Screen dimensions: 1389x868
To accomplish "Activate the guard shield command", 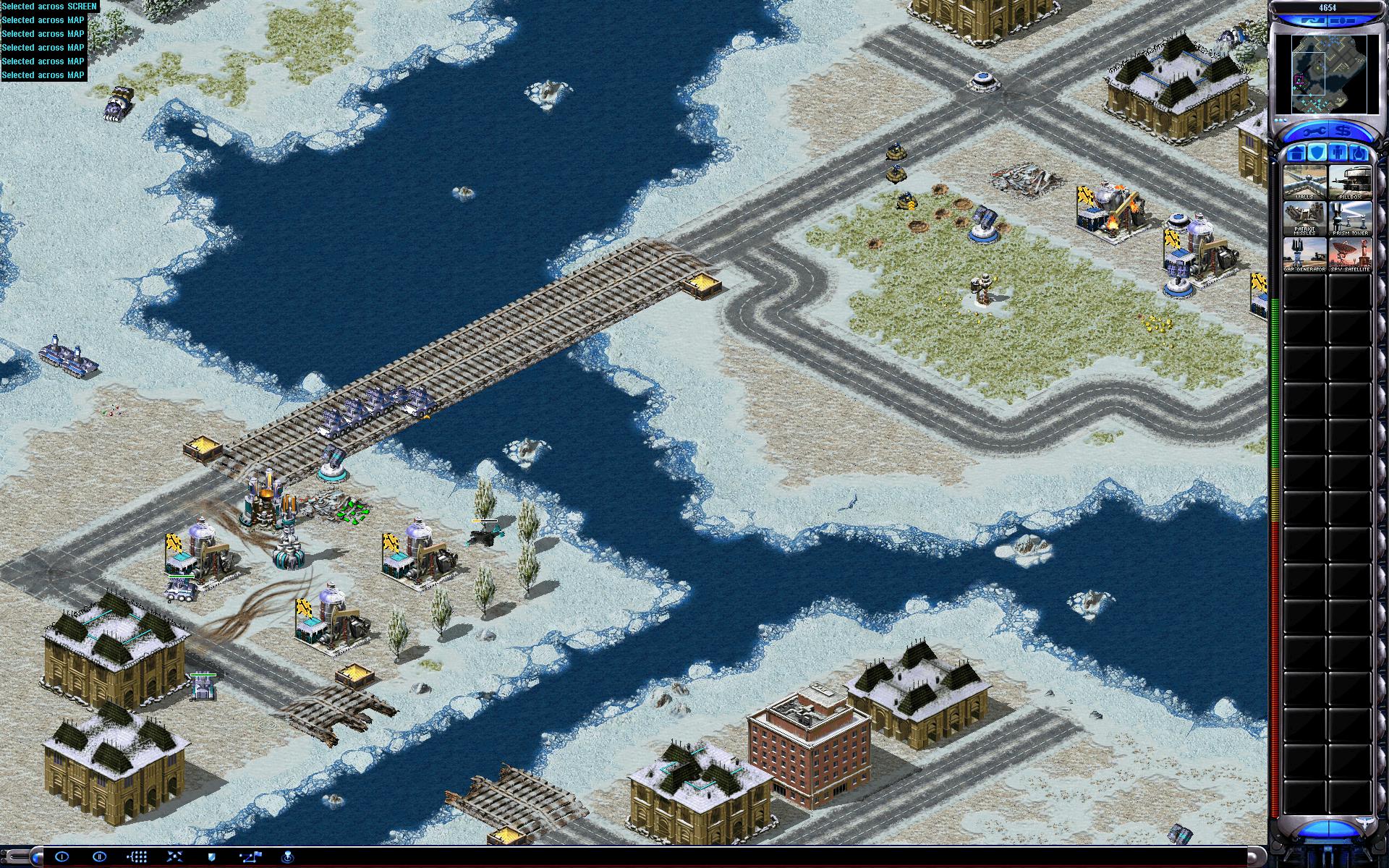I will (213, 857).
